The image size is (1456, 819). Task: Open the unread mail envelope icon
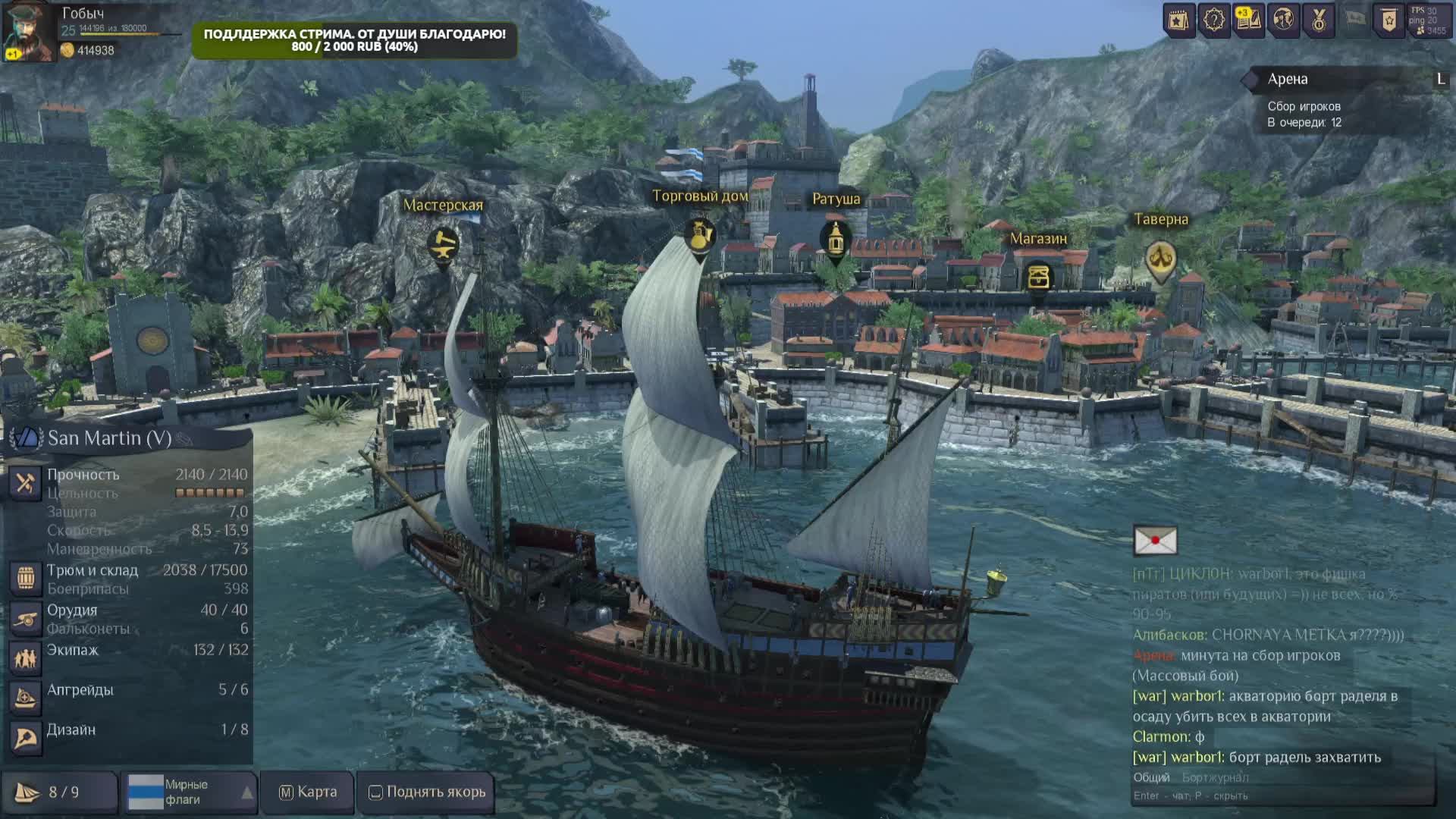[1155, 541]
